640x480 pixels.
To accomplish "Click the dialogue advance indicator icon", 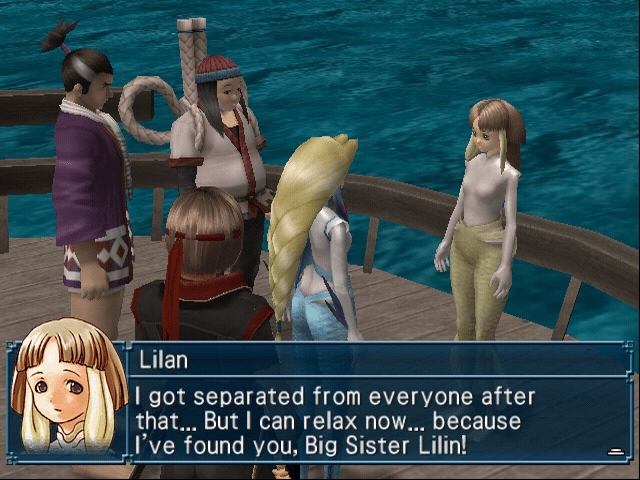I will click(x=615, y=452).
